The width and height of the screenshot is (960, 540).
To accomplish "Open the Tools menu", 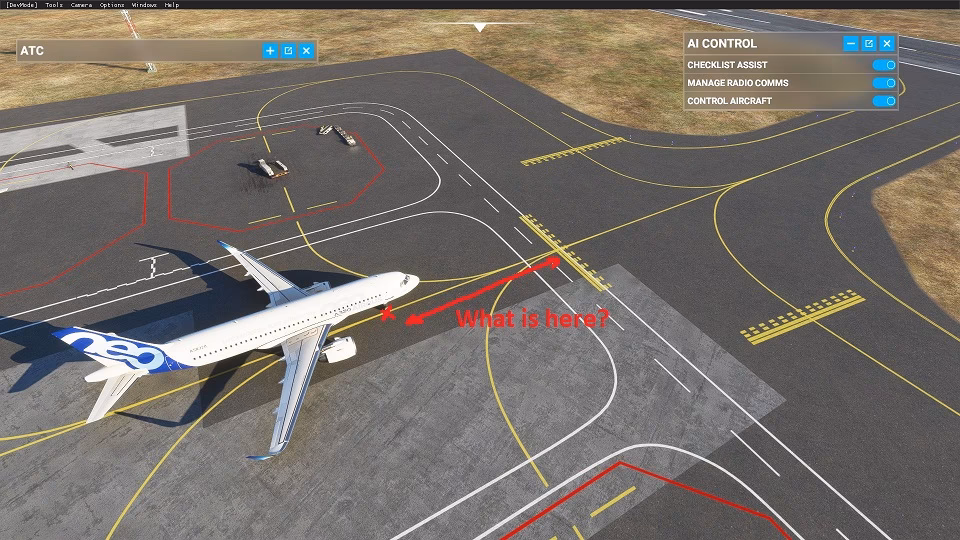I will pos(53,5).
